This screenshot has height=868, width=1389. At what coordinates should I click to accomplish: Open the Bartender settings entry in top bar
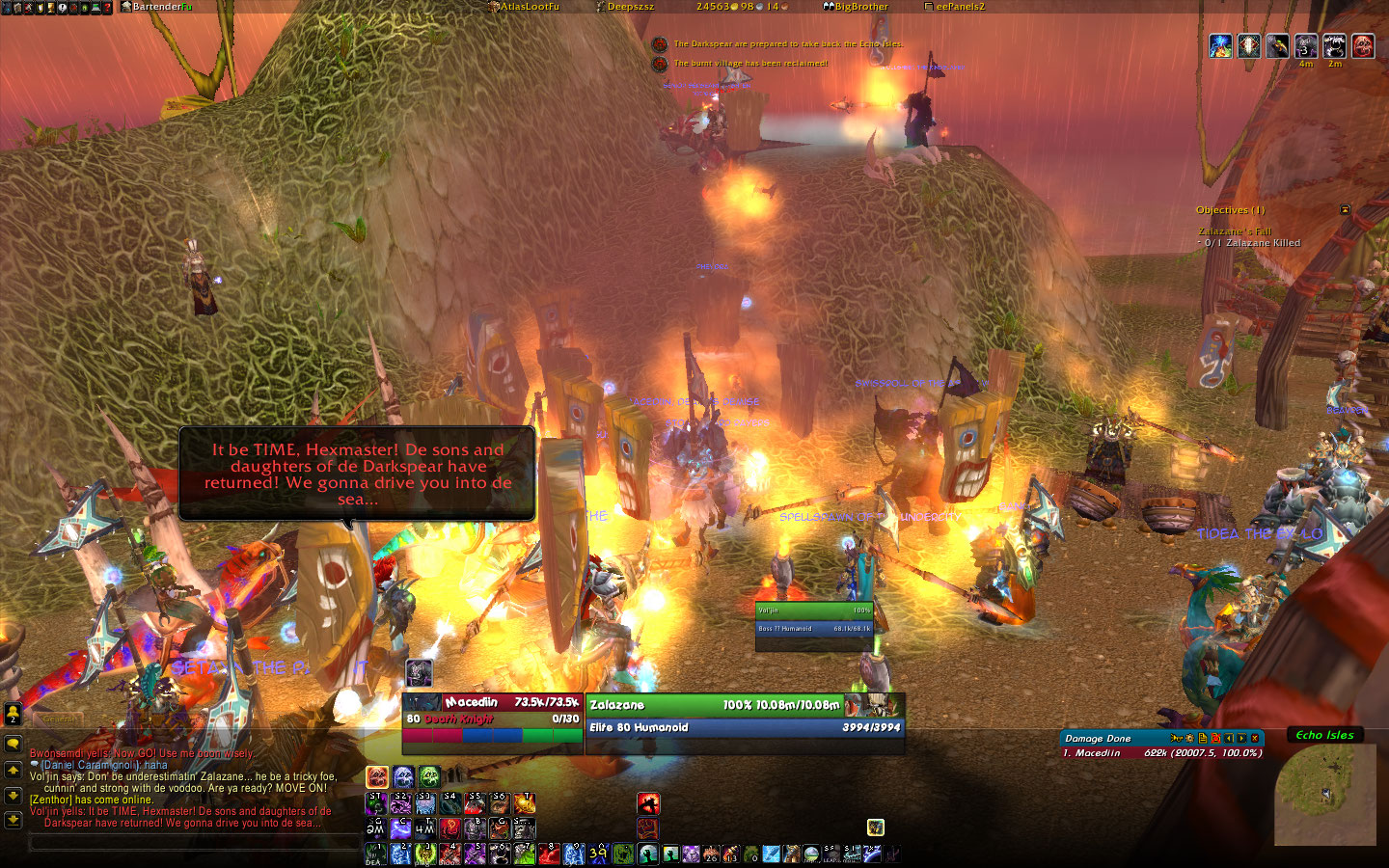point(161,7)
